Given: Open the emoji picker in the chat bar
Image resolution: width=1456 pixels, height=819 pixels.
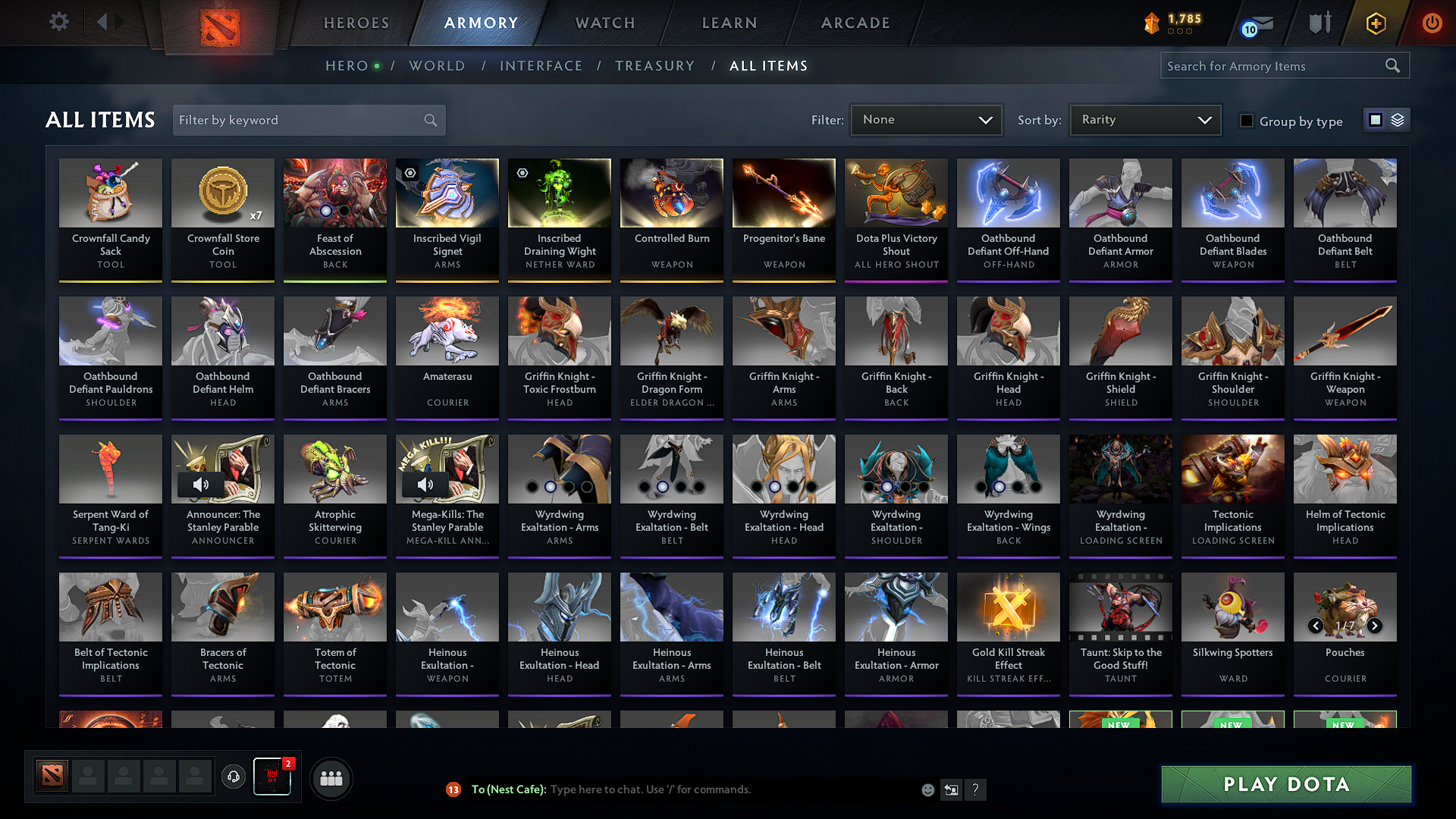Looking at the screenshot, I should (928, 789).
